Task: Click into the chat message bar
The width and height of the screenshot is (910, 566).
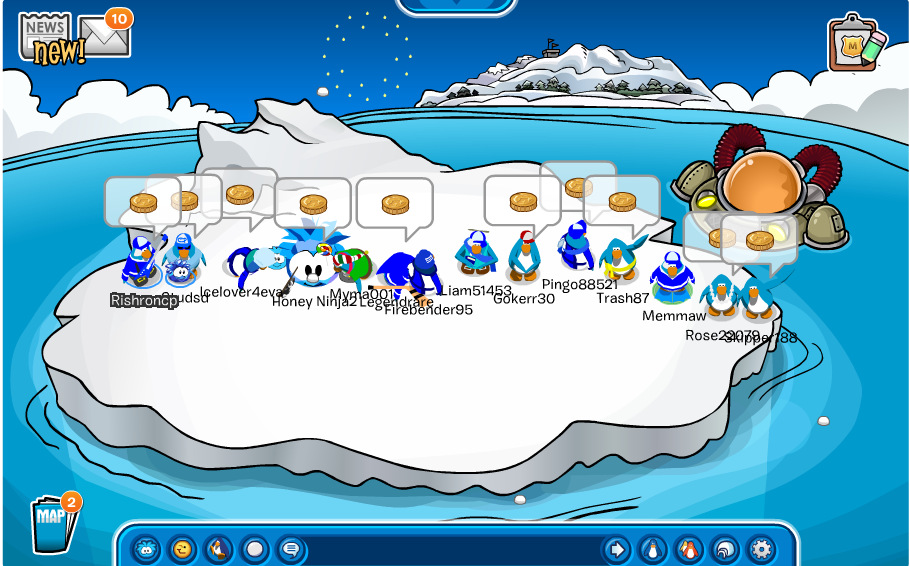Action: pos(450,549)
